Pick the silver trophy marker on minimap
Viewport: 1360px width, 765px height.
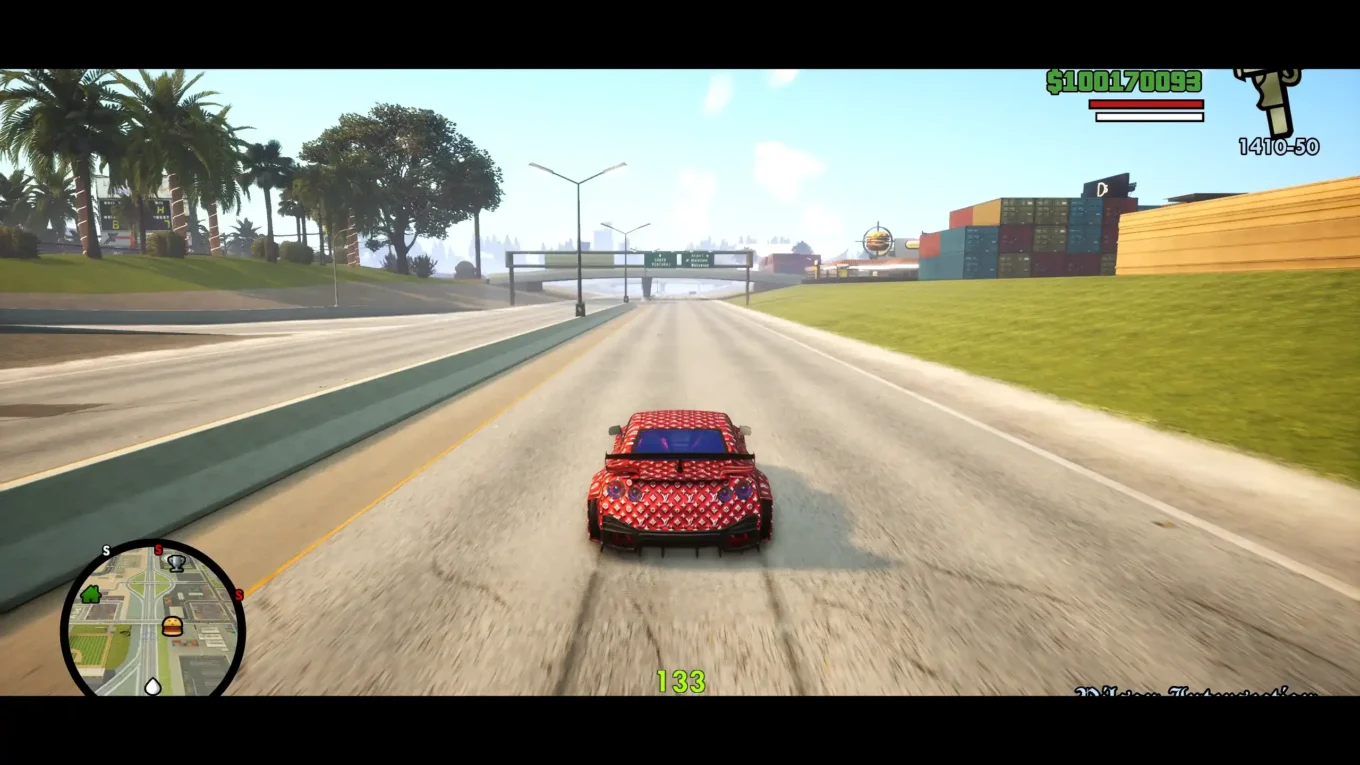pos(177,563)
